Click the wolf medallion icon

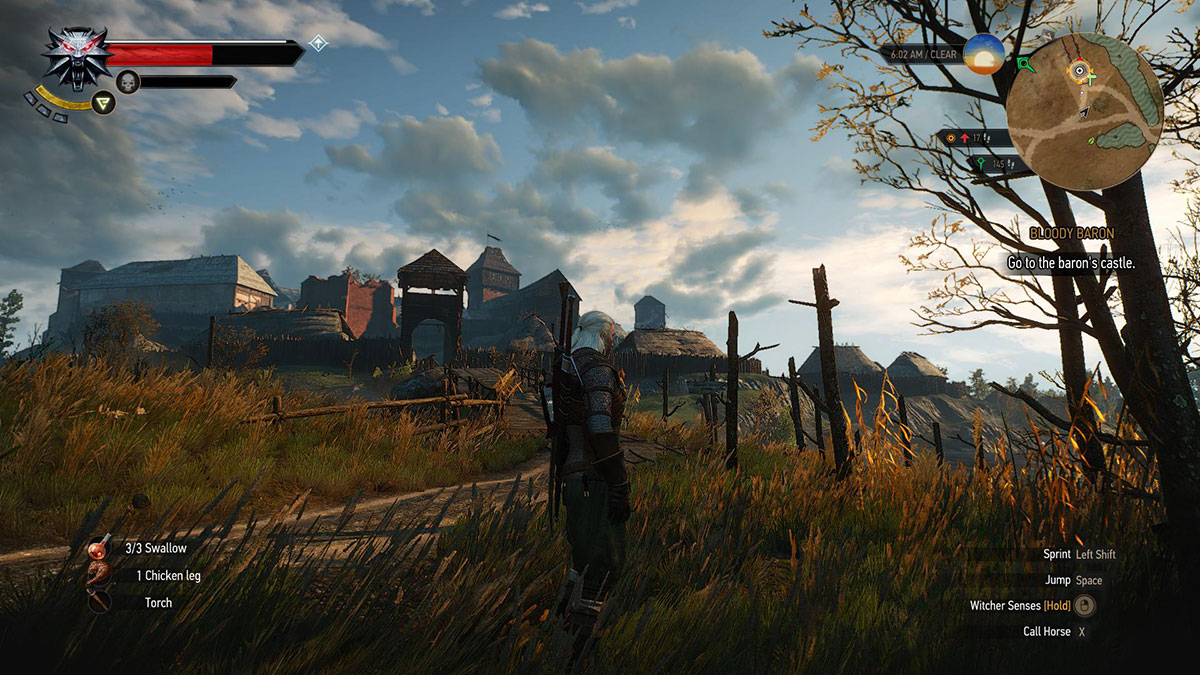(x=77, y=57)
